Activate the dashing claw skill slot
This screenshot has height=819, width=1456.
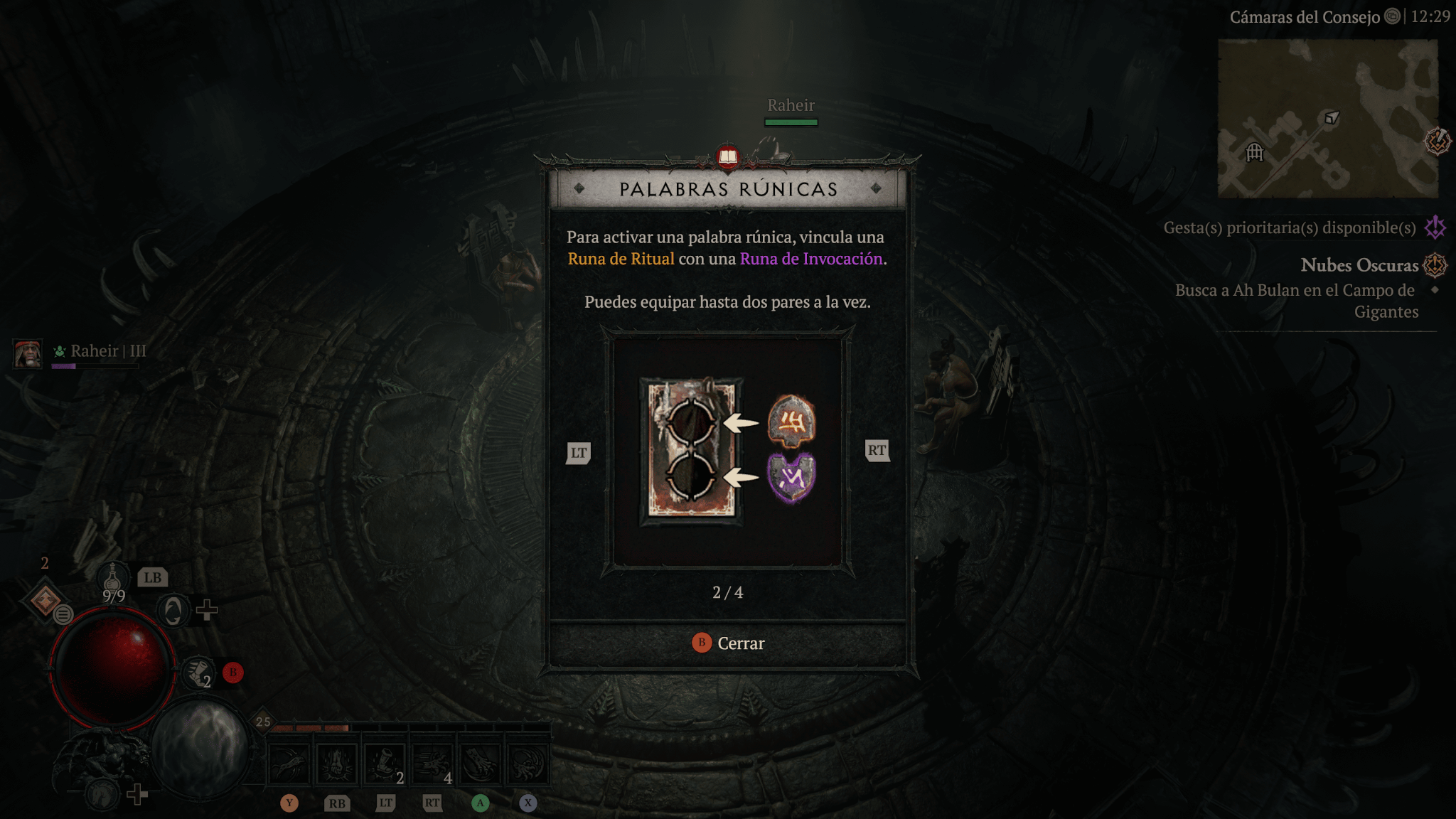coord(432,764)
